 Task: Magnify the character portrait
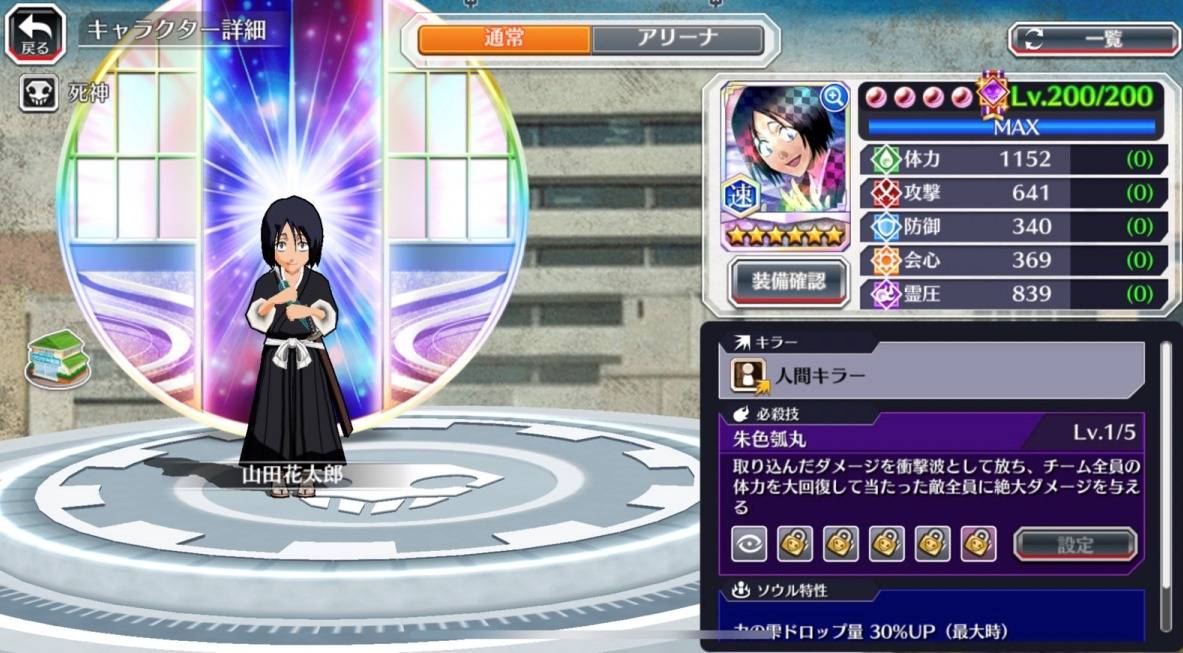[832, 97]
